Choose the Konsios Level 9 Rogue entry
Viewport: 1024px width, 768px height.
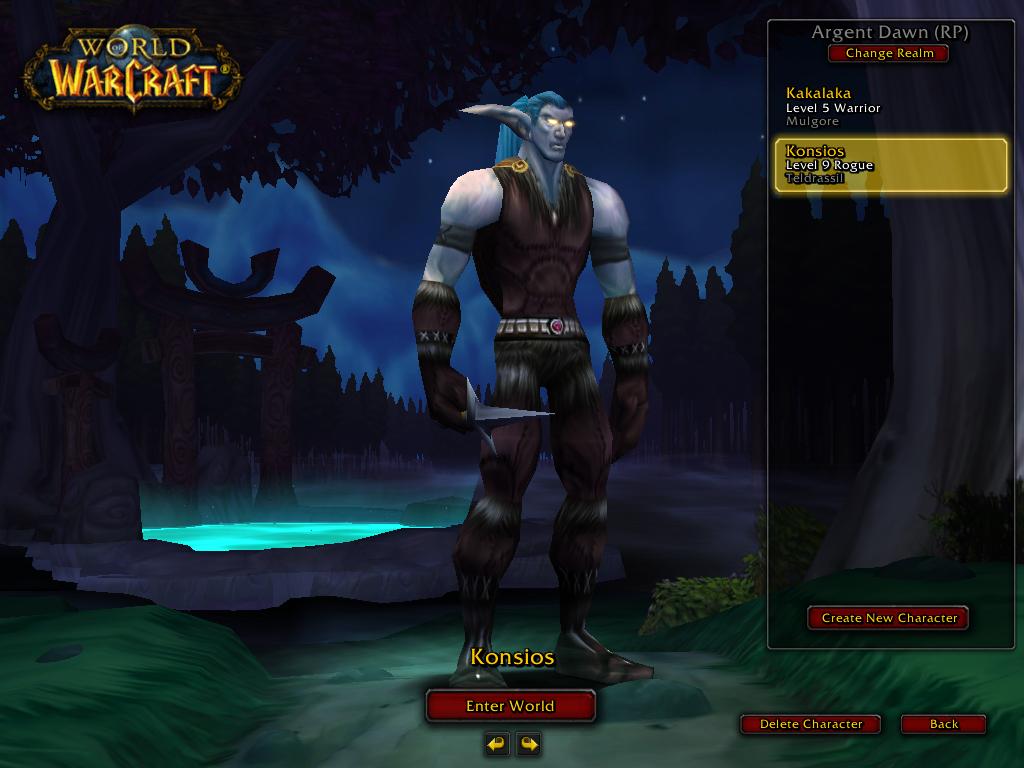890,165
